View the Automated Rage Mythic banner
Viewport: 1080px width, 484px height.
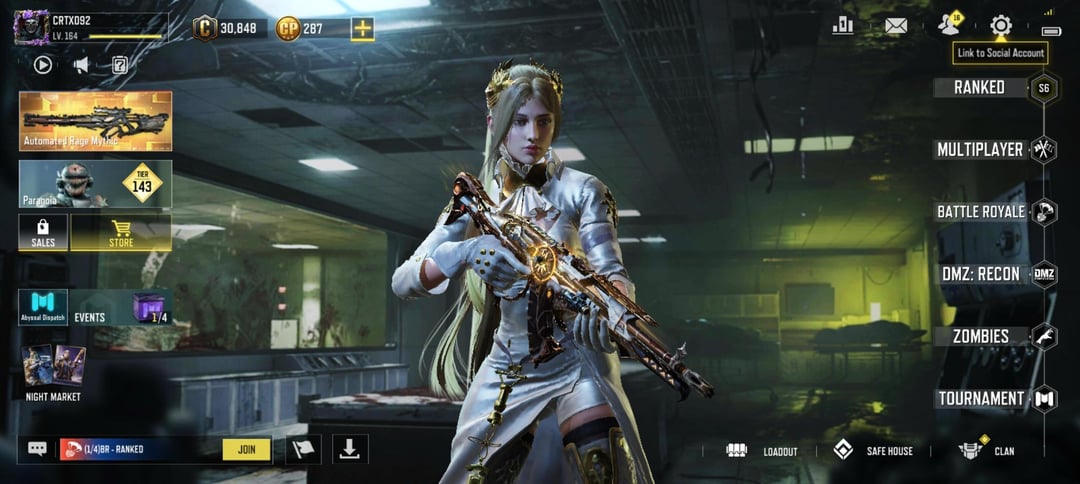coord(95,121)
